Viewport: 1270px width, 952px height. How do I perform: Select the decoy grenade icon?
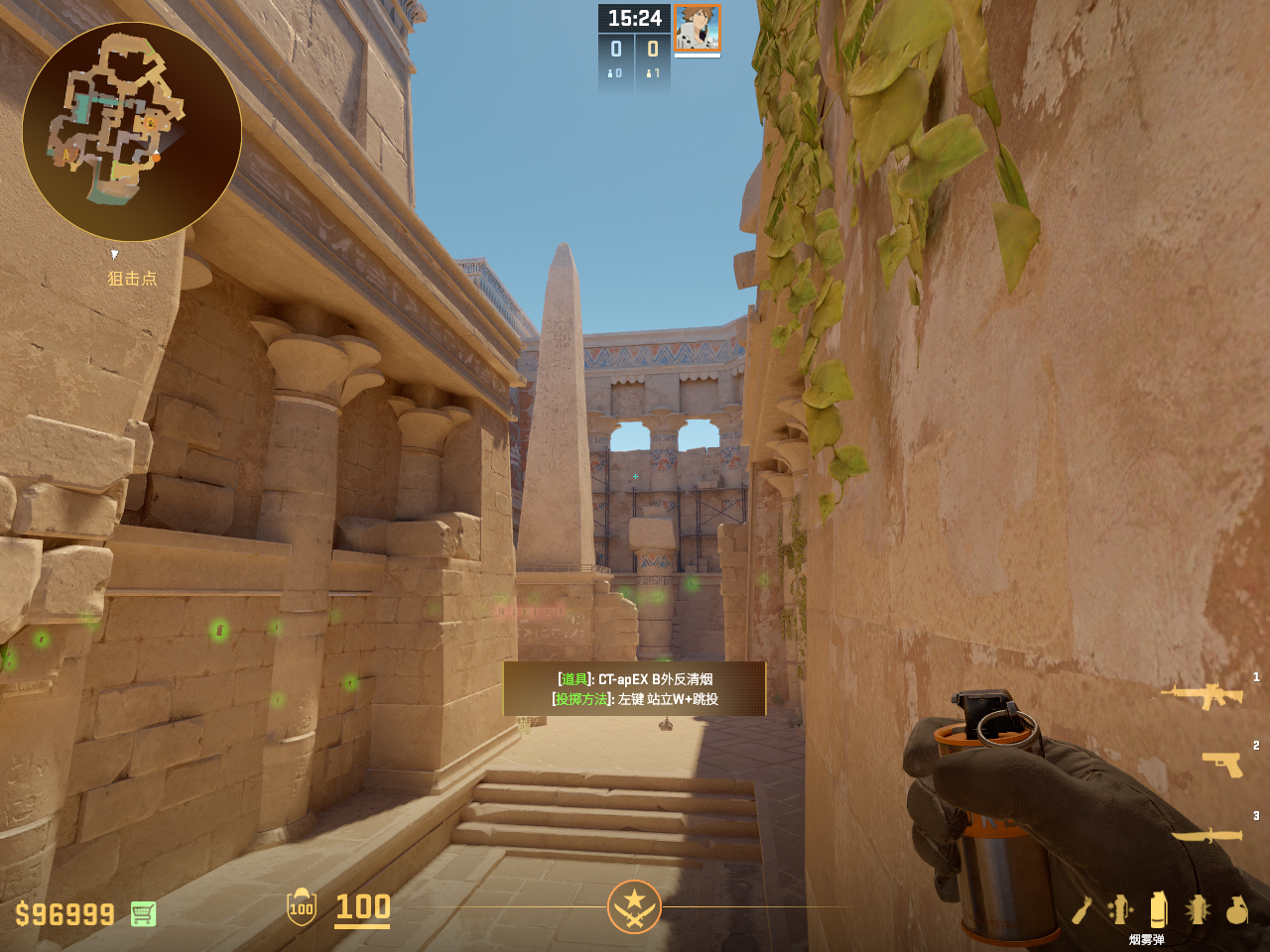click(x=1120, y=909)
